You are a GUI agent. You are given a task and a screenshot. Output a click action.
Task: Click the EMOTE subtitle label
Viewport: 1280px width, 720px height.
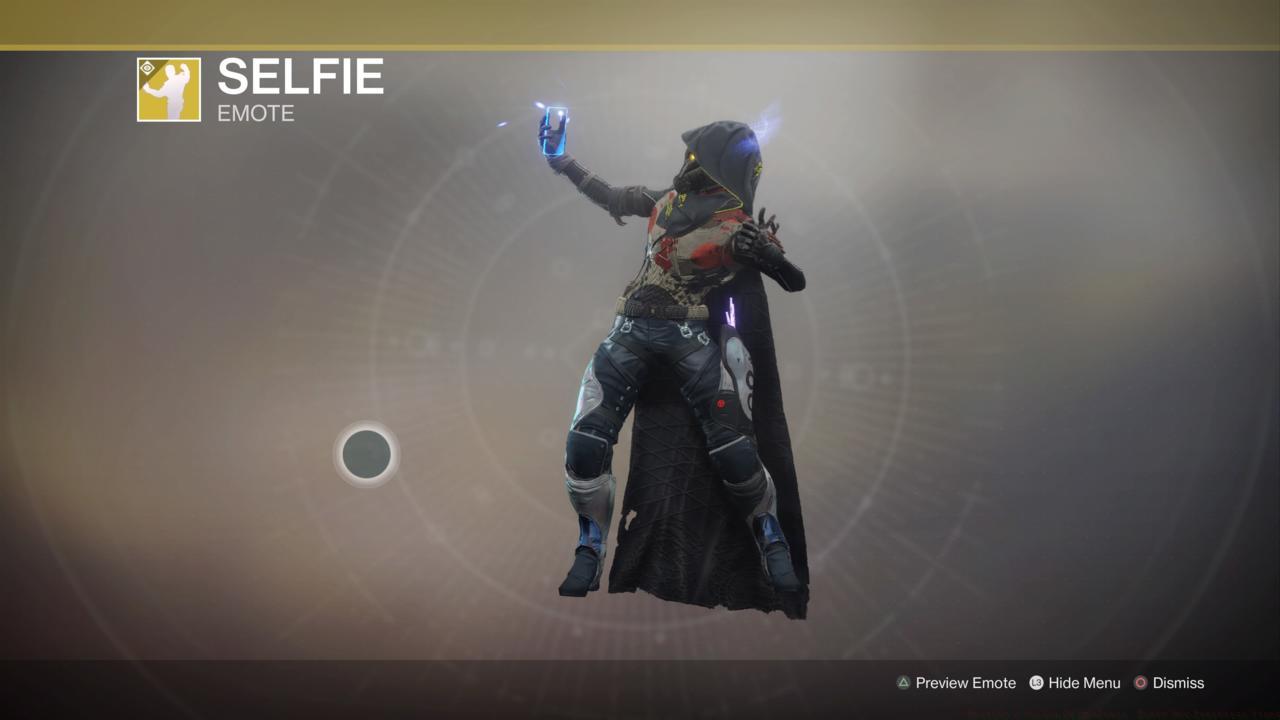tap(253, 114)
